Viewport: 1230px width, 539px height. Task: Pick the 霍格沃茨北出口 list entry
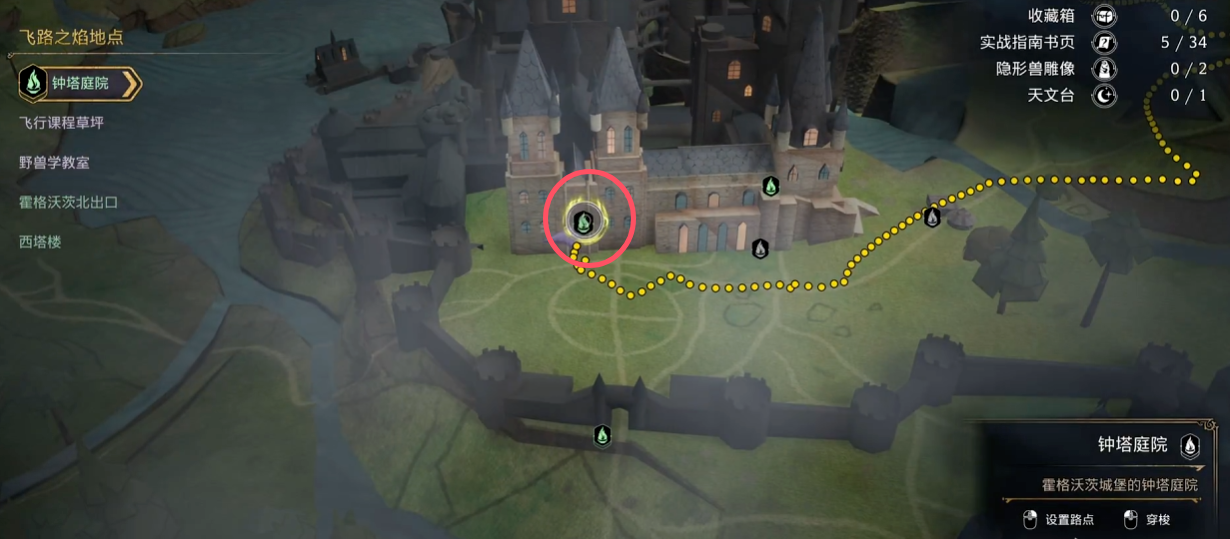[x=68, y=202]
